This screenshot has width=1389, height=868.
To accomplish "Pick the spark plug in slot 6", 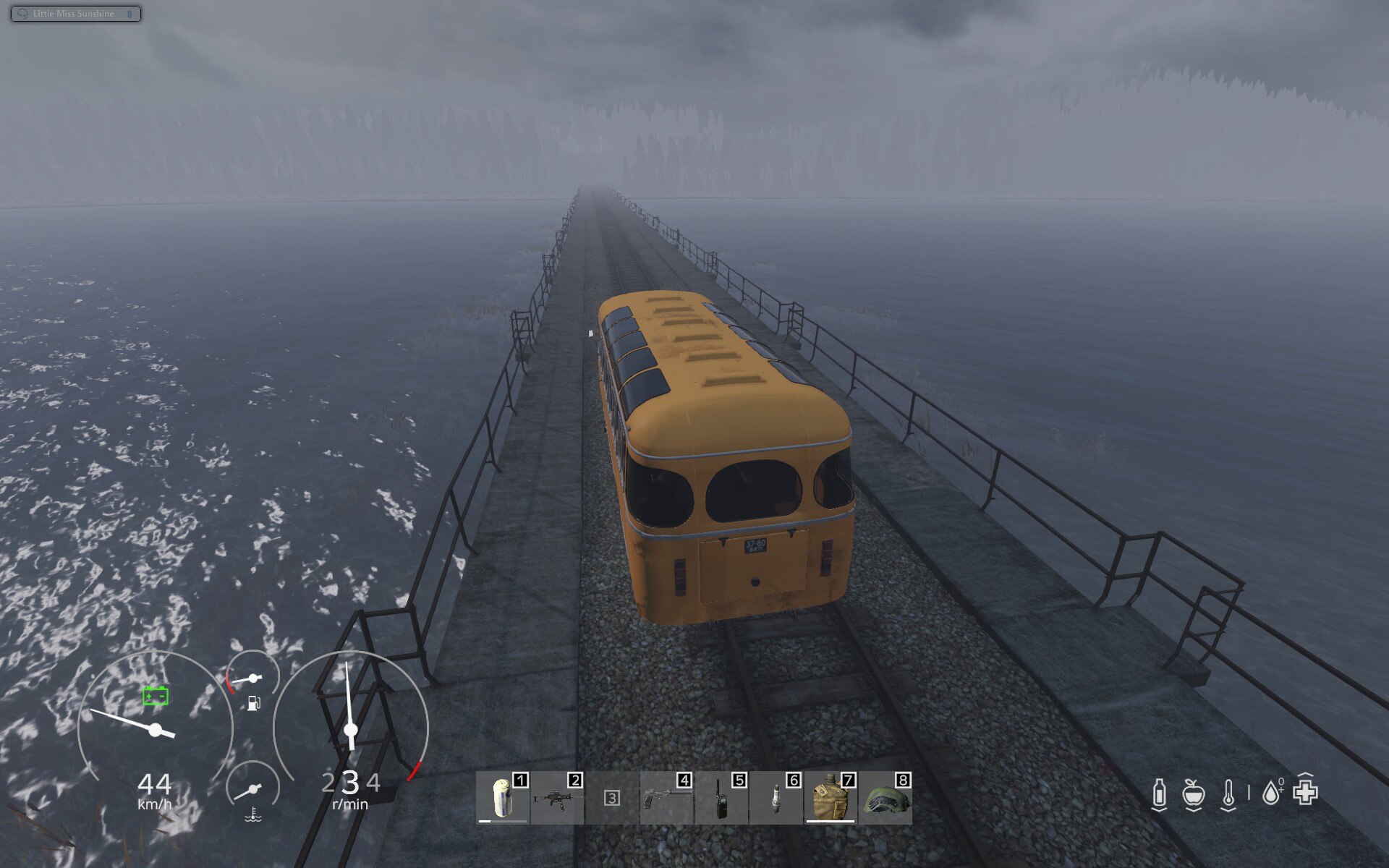I will [x=776, y=798].
